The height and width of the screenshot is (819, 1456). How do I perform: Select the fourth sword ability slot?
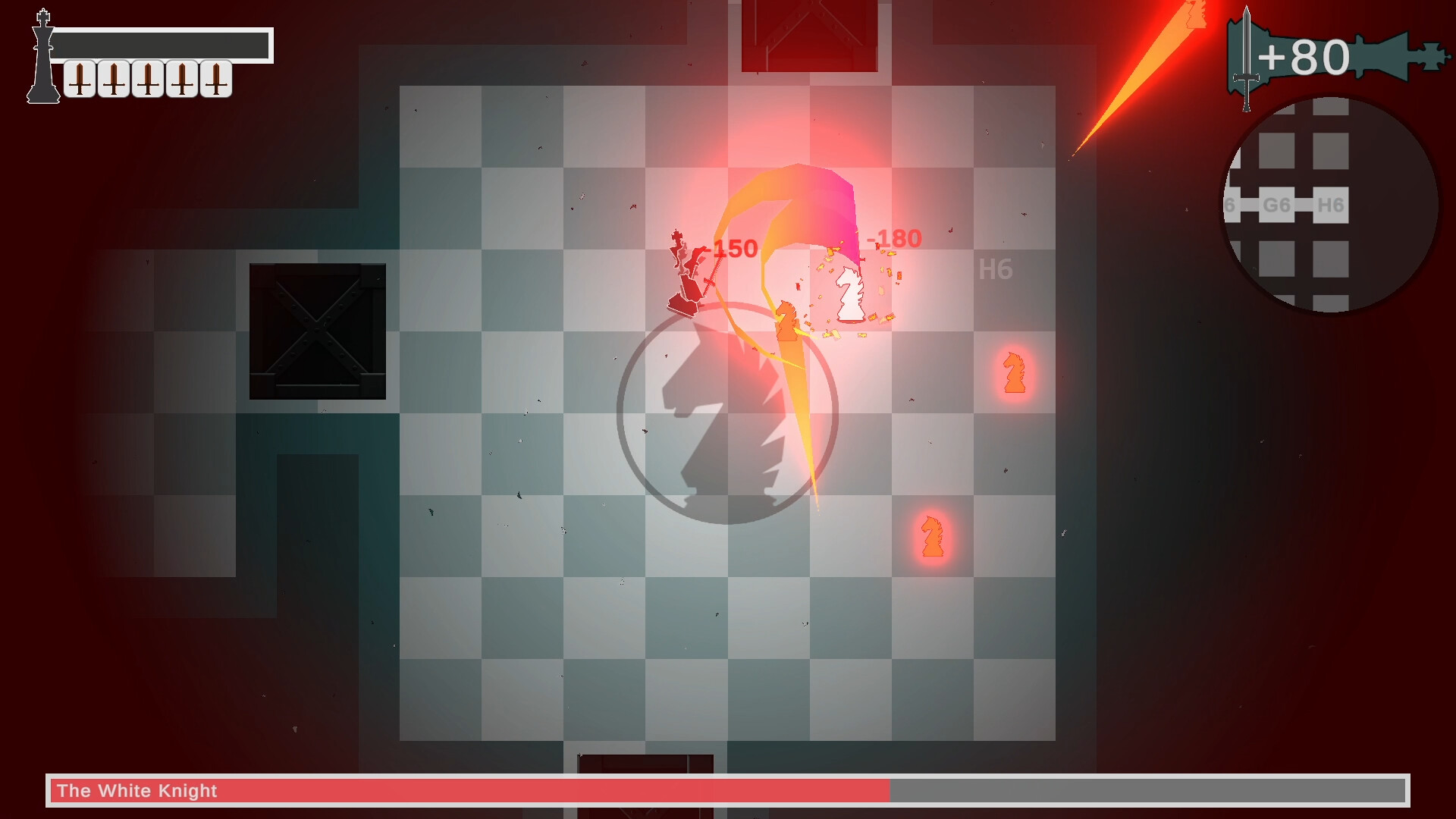click(182, 79)
